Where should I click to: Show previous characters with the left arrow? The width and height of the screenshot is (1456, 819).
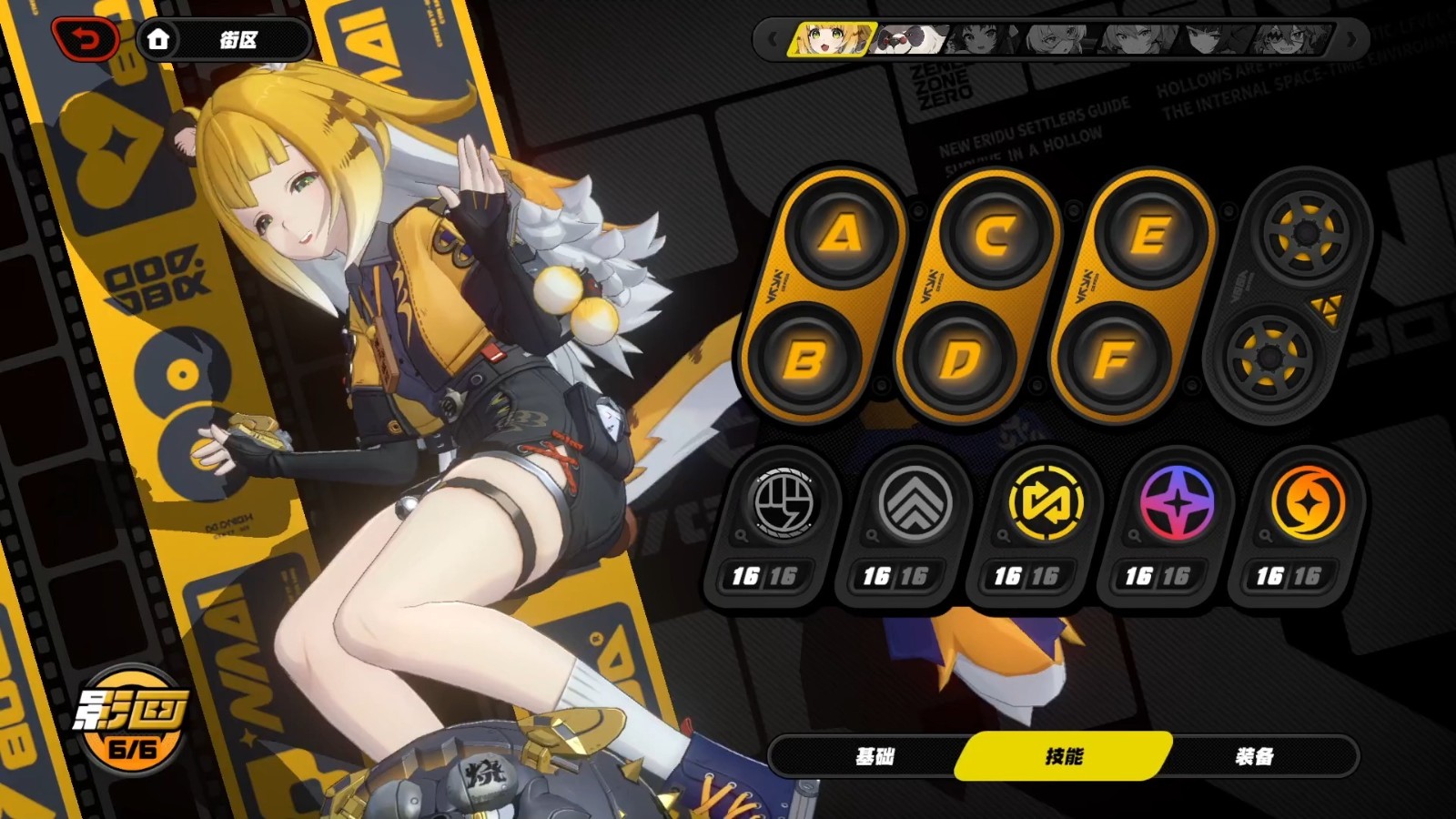773,40
